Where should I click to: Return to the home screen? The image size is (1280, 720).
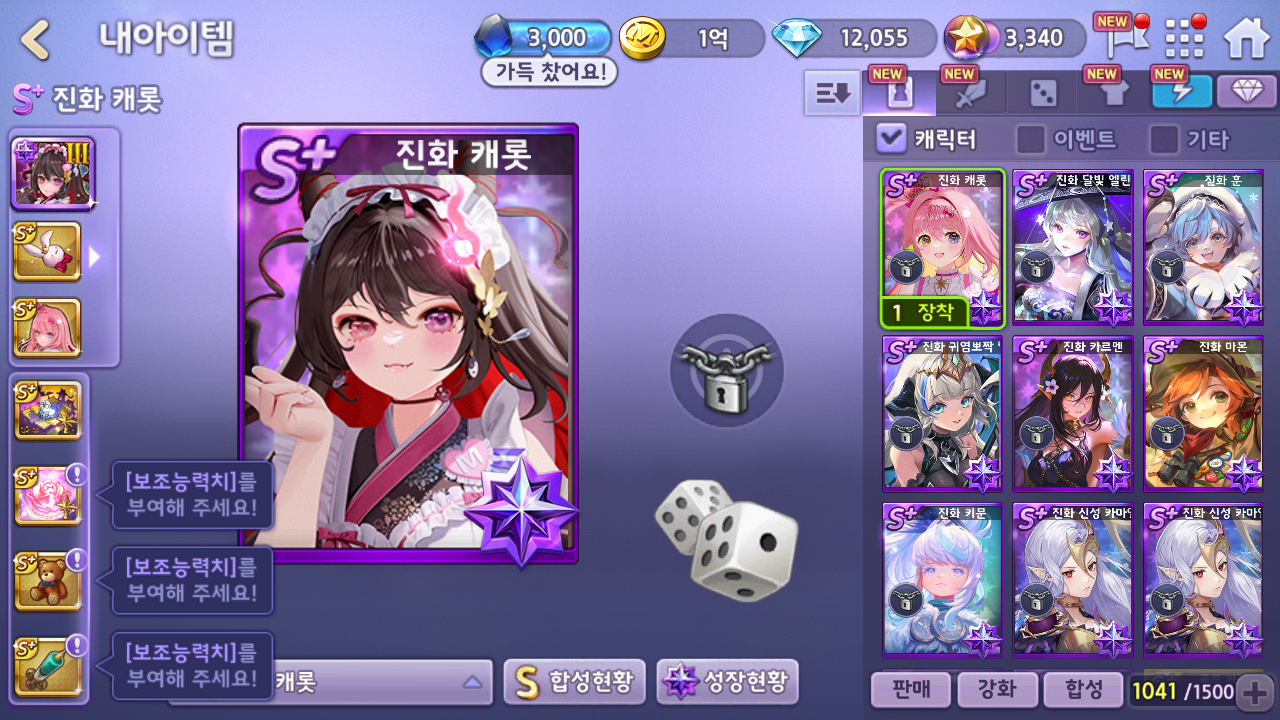[1246, 39]
